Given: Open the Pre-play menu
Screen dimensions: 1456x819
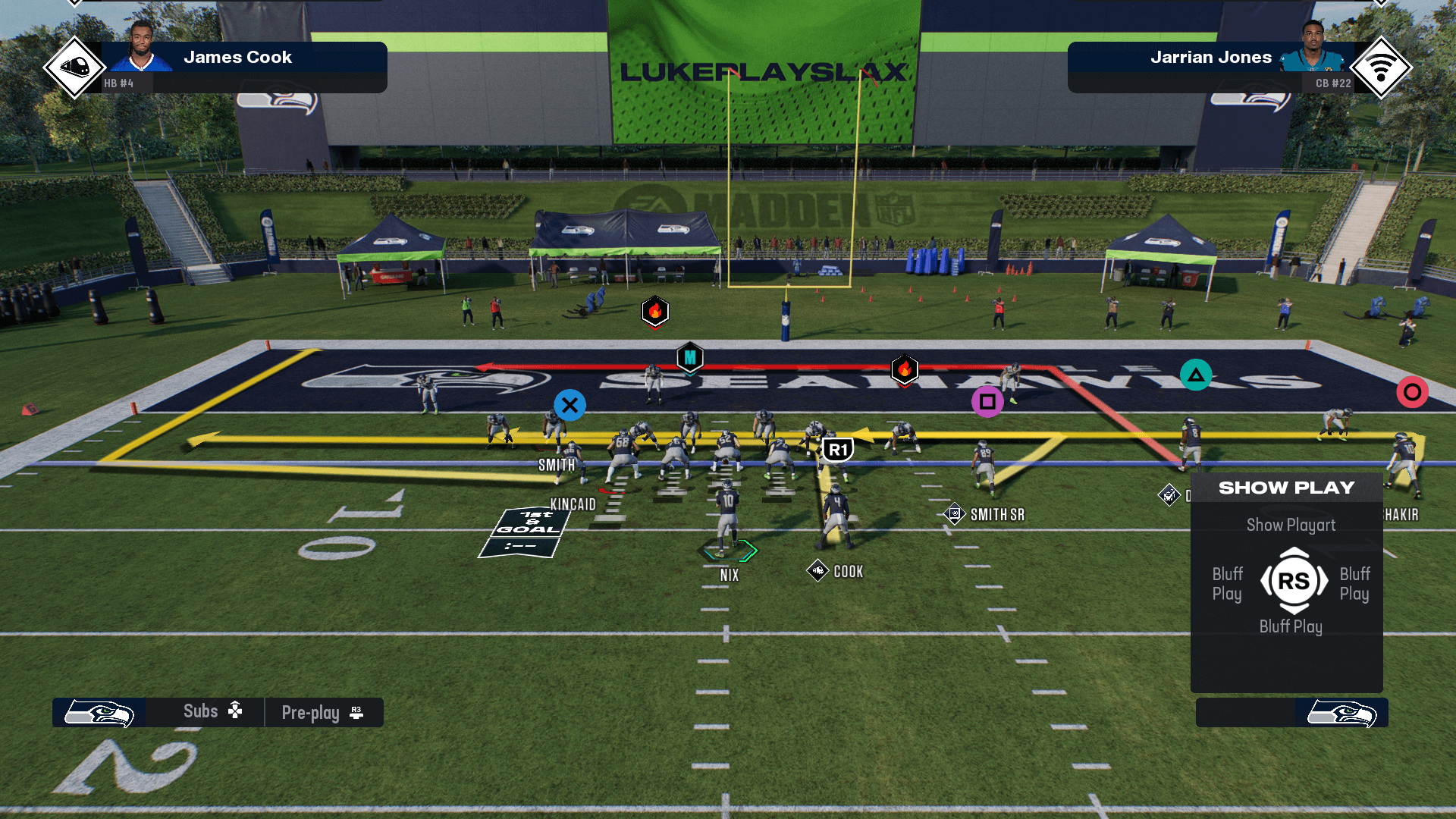Looking at the screenshot, I should (322, 713).
